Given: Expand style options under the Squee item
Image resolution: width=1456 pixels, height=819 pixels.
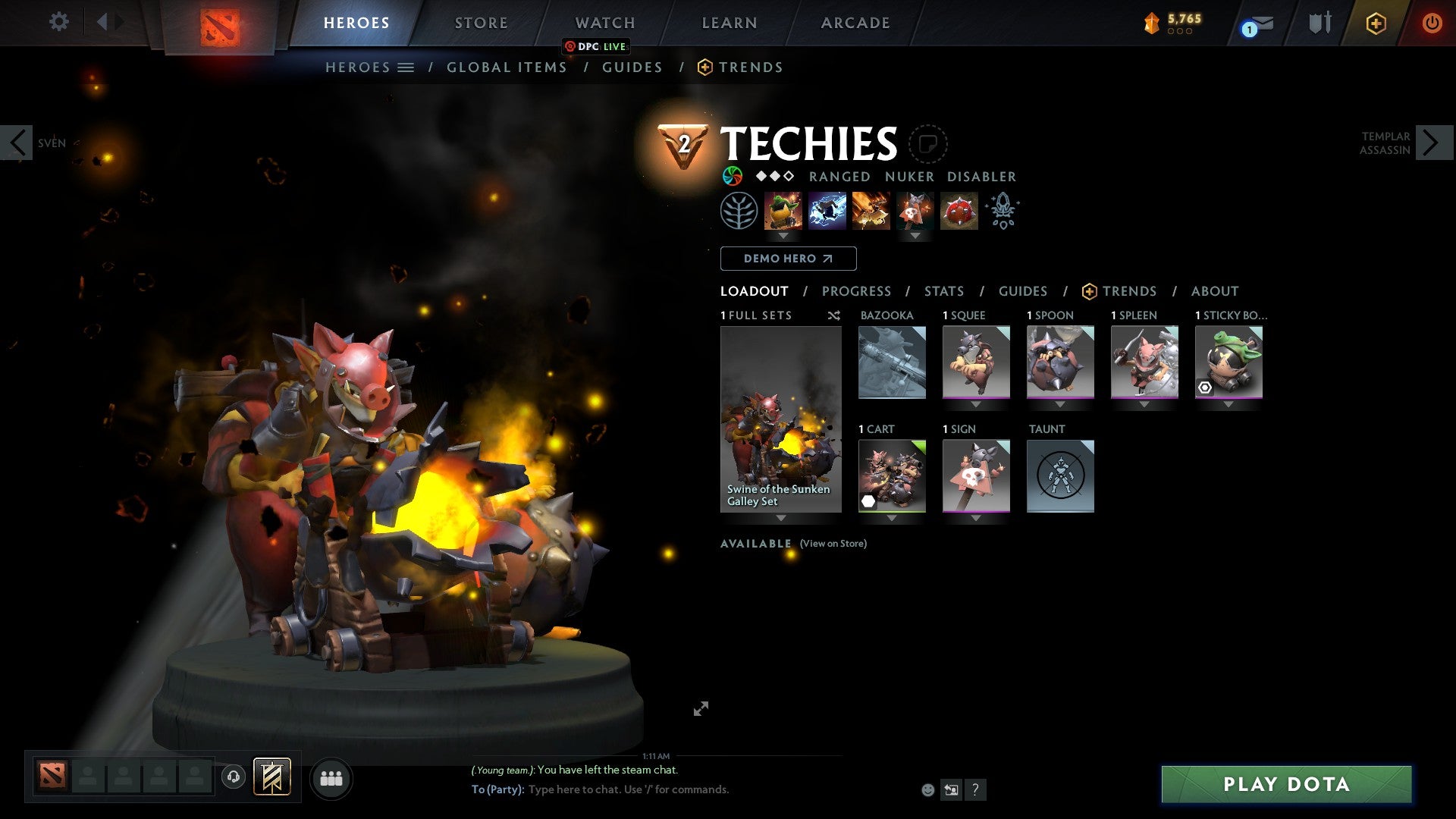Looking at the screenshot, I should tap(977, 403).
